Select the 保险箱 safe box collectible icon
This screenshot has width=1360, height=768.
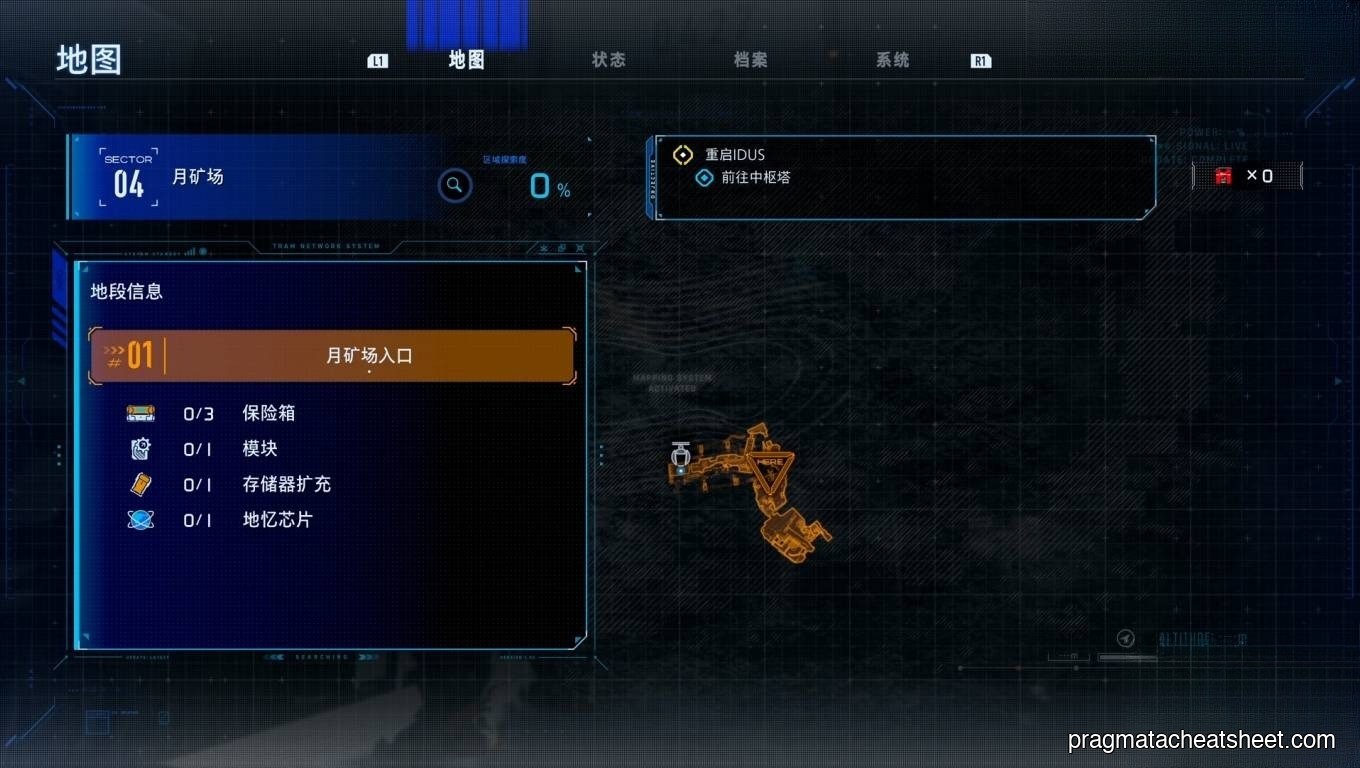(x=140, y=413)
